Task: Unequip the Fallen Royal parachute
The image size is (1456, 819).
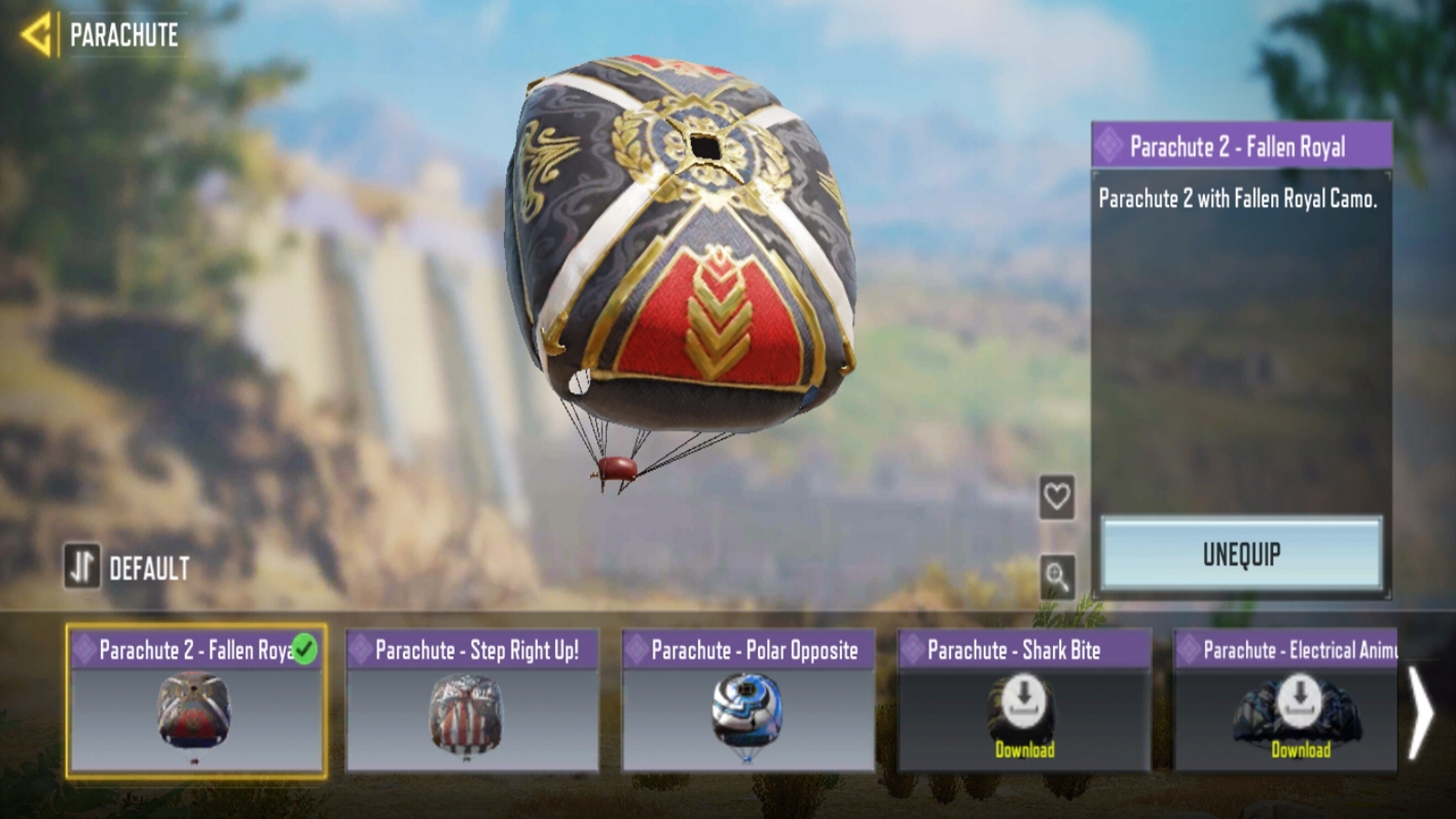Action: pyautogui.click(x=1241, y=554)
